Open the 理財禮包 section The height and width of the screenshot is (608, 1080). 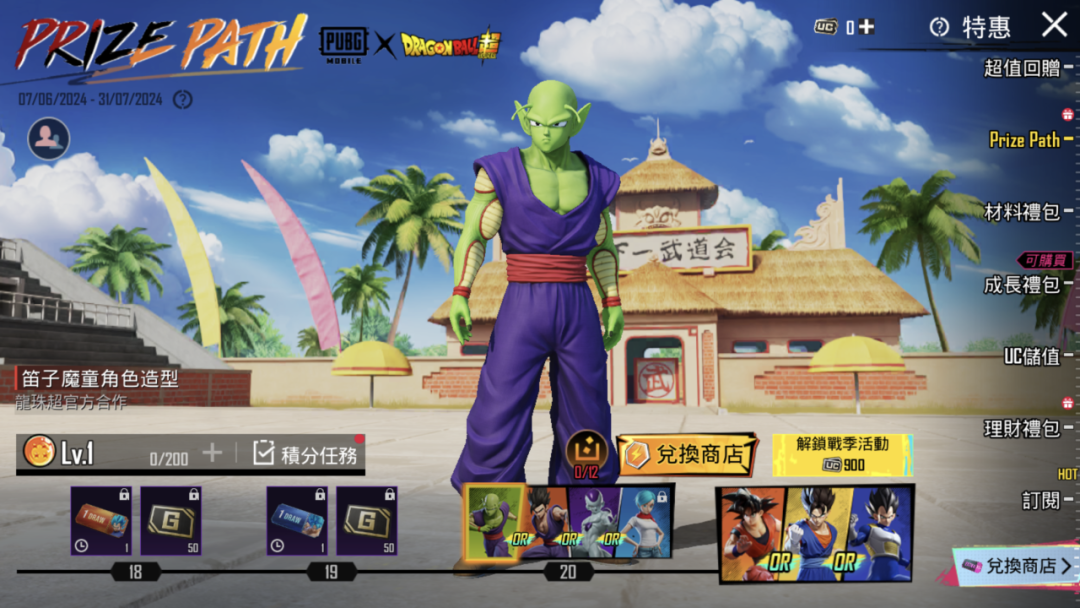pos(1022,428)
